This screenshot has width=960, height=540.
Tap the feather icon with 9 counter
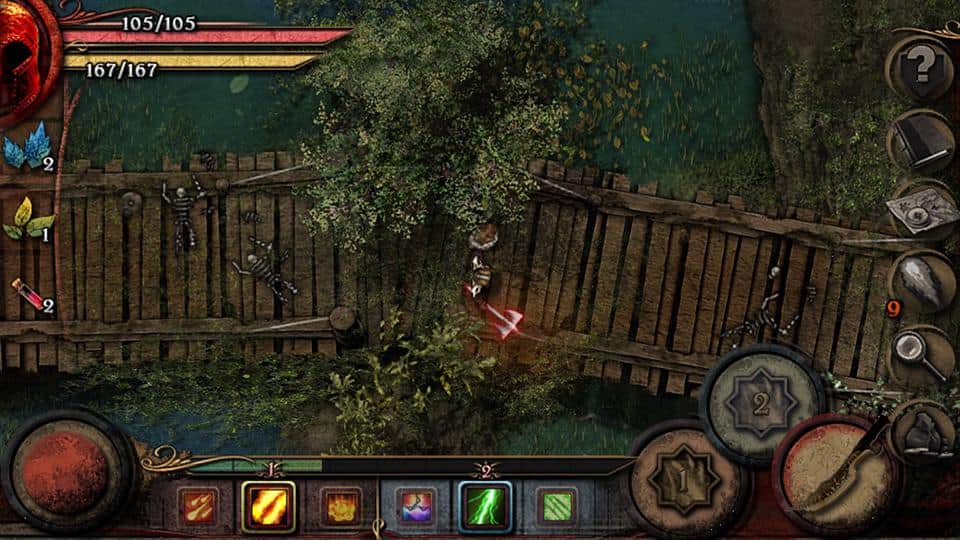(922, 283)
